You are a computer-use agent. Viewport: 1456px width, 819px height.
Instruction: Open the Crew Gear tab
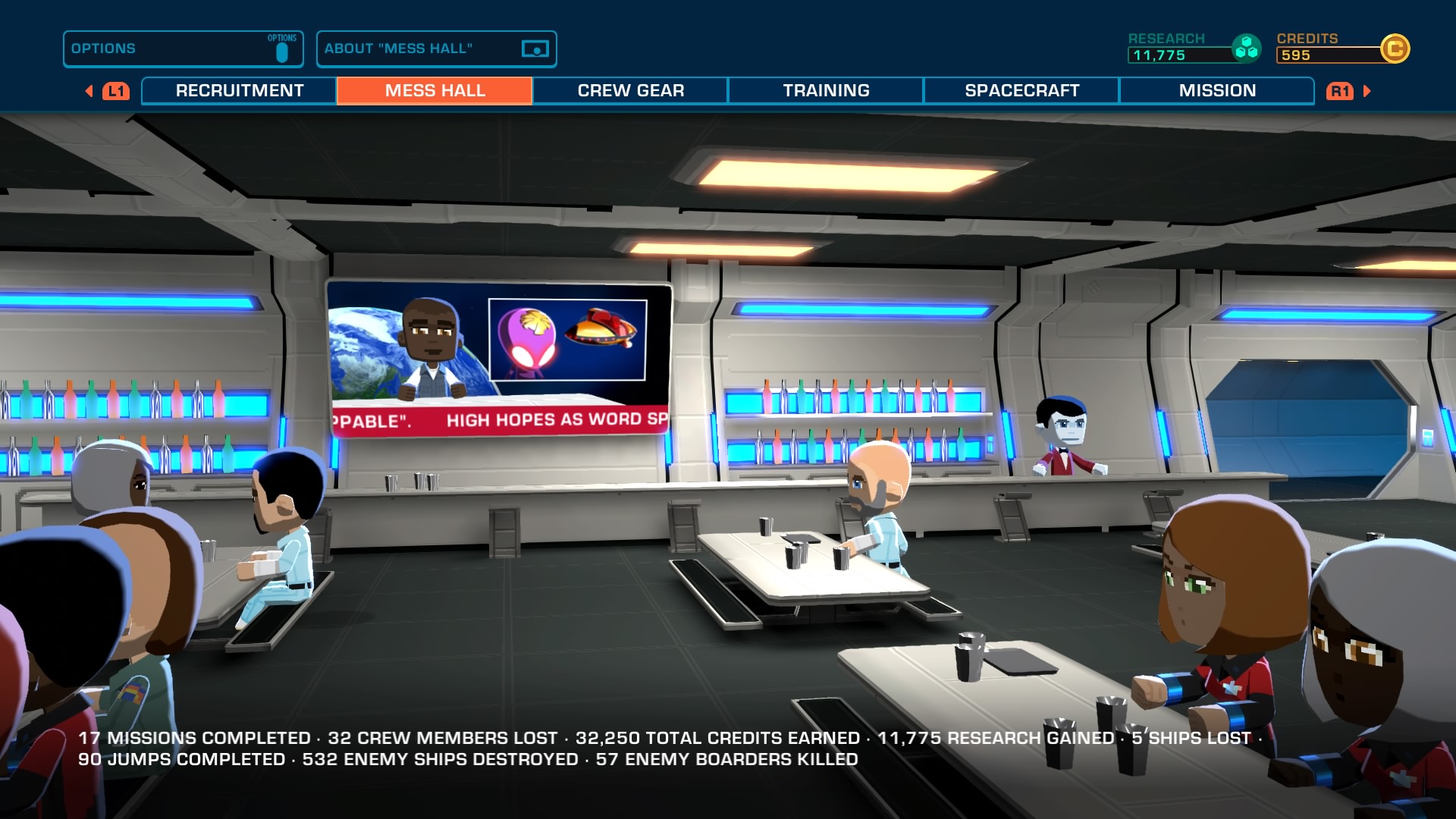point(630,91)
